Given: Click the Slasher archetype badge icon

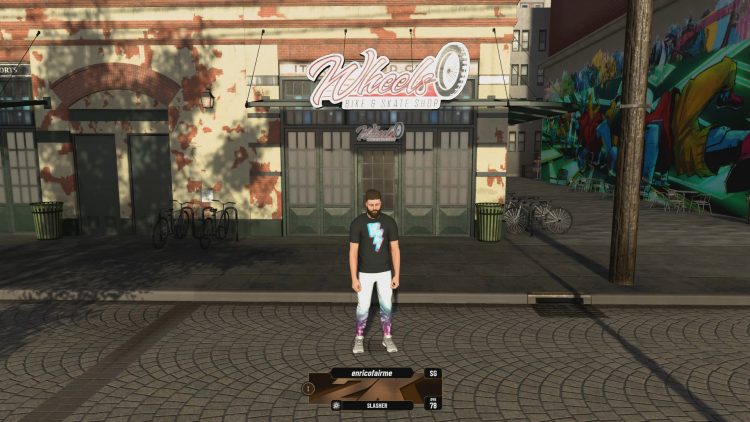Looking at the screenshot, I should click(337, 405).
